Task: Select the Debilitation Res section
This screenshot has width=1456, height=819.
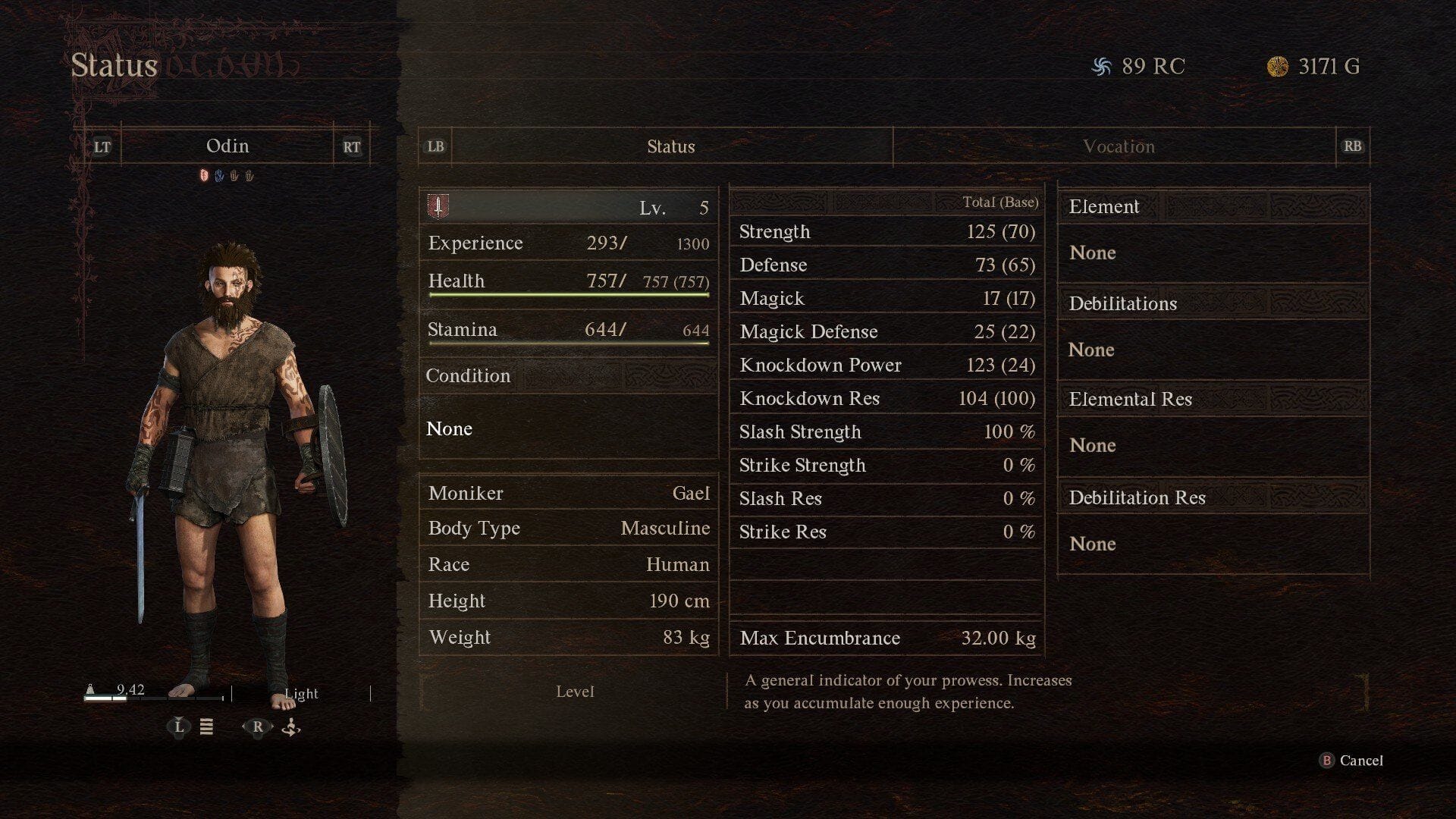Action: (x=1213, y=498)
